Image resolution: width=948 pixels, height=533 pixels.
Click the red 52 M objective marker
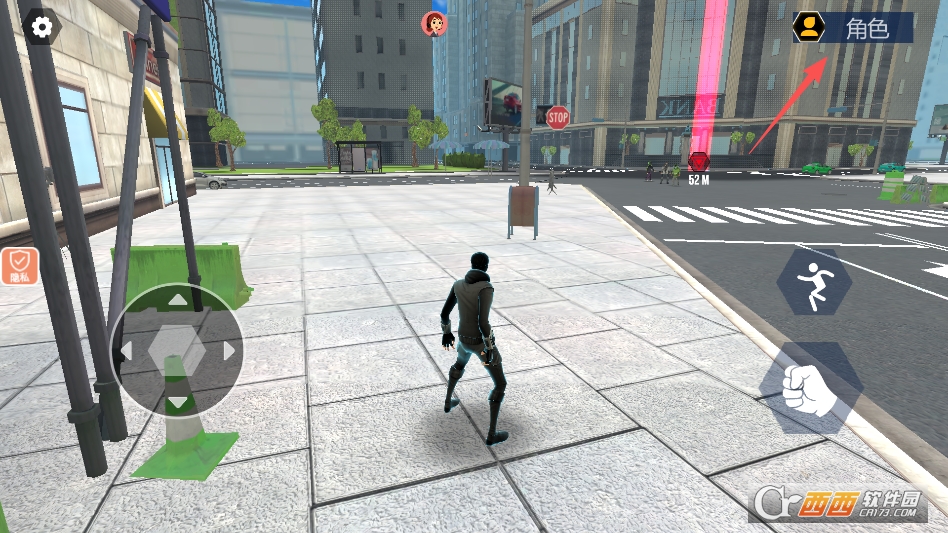coord(698,162)
